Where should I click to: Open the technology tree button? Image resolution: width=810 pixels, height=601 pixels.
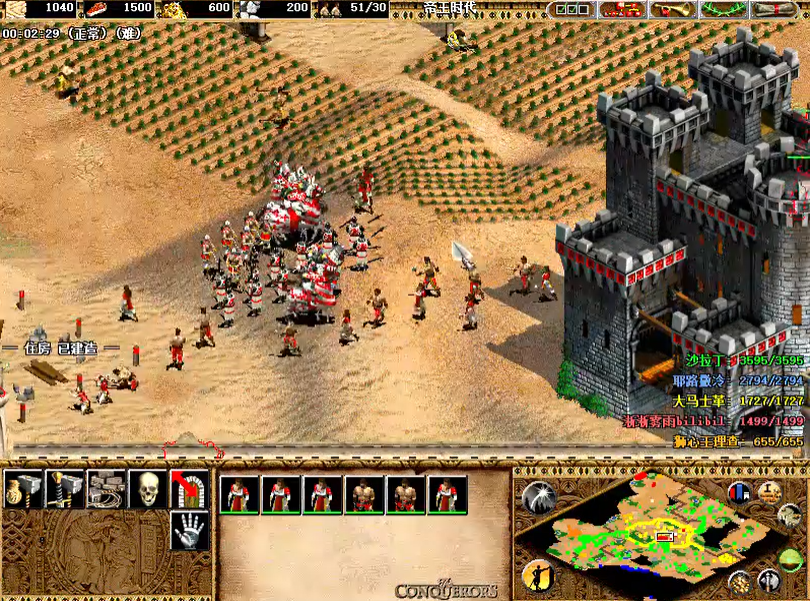(622, 9)
